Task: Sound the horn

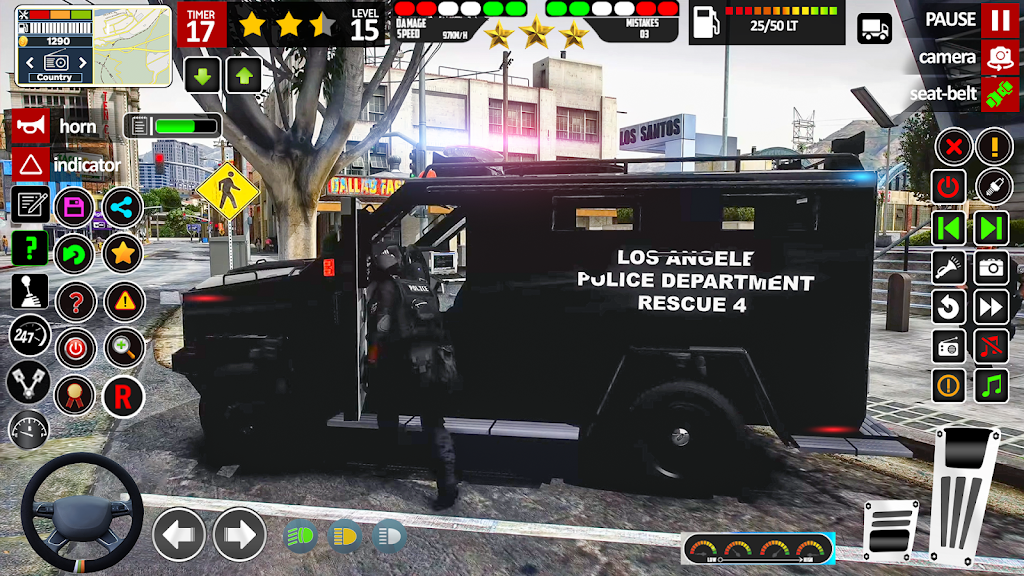Action: tap(31, 127)
